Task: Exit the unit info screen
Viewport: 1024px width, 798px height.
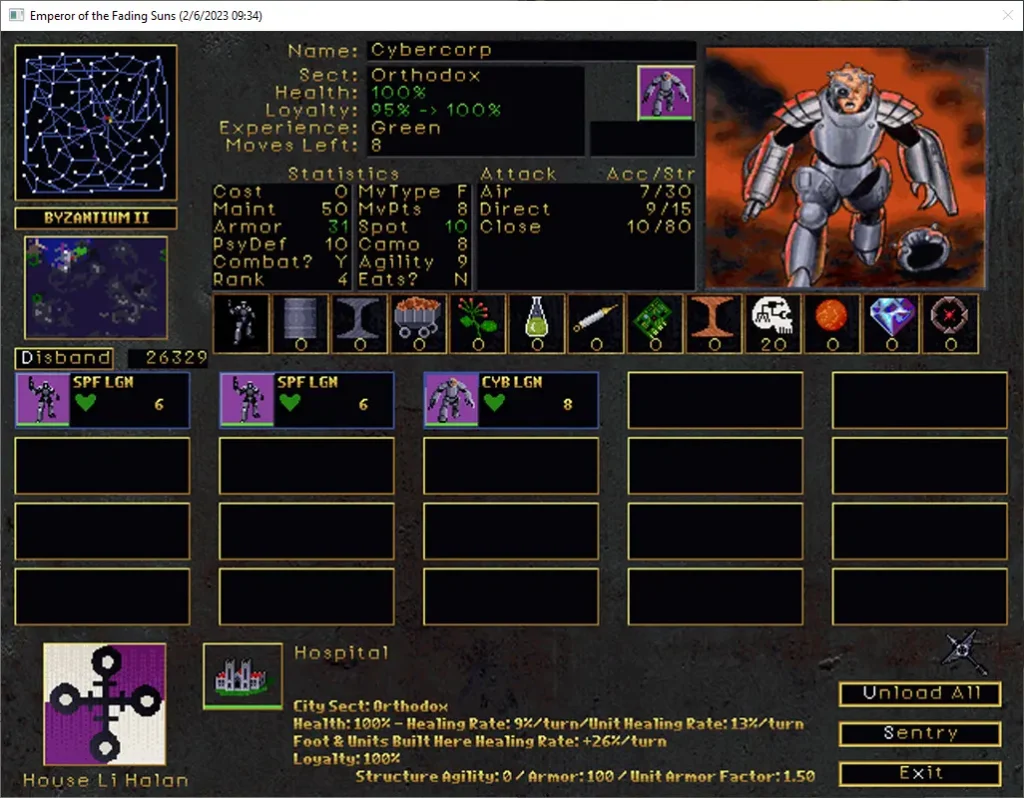Action: click(919, 773)
